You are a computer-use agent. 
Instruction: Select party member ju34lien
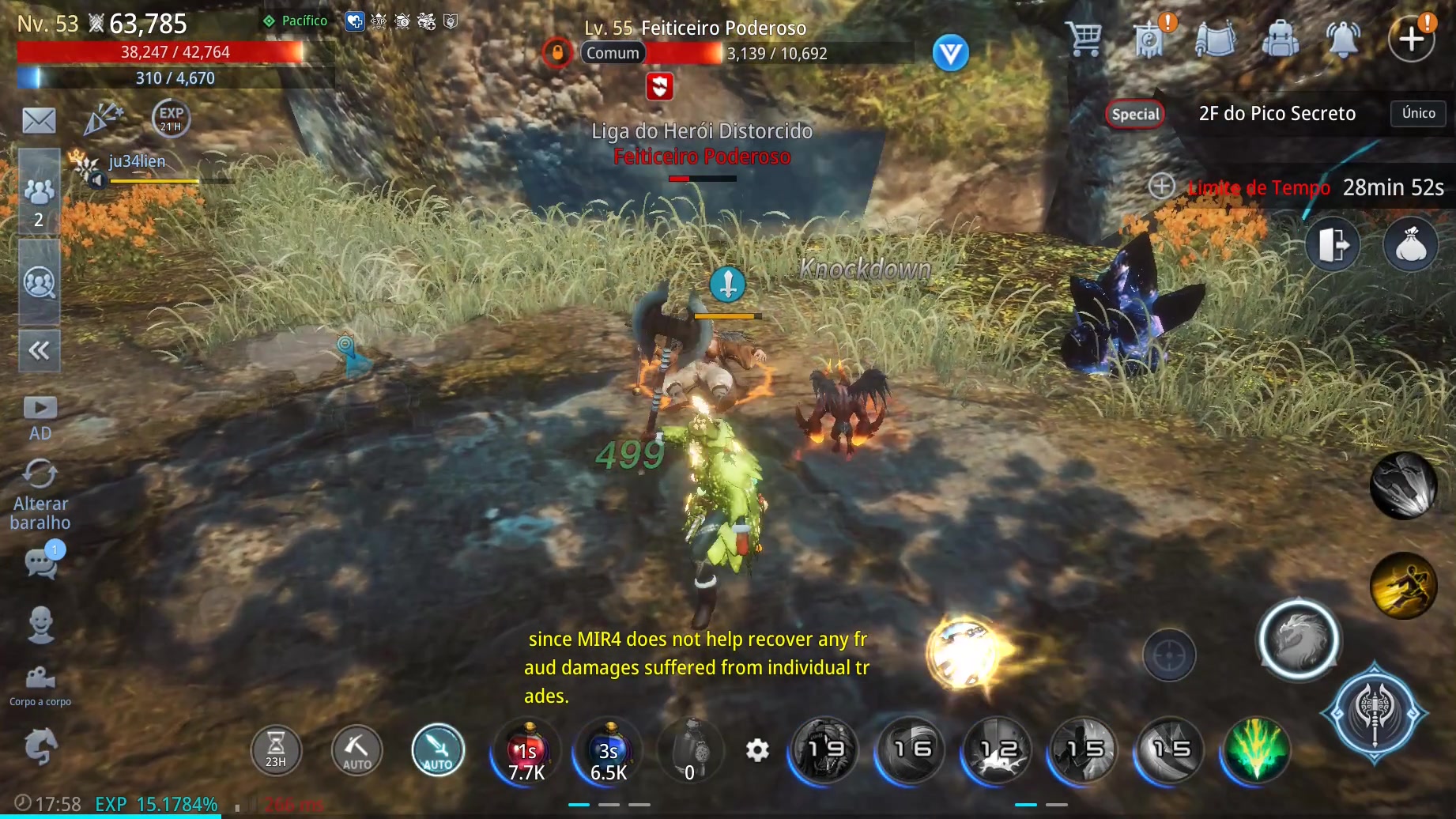pos(138,162)
